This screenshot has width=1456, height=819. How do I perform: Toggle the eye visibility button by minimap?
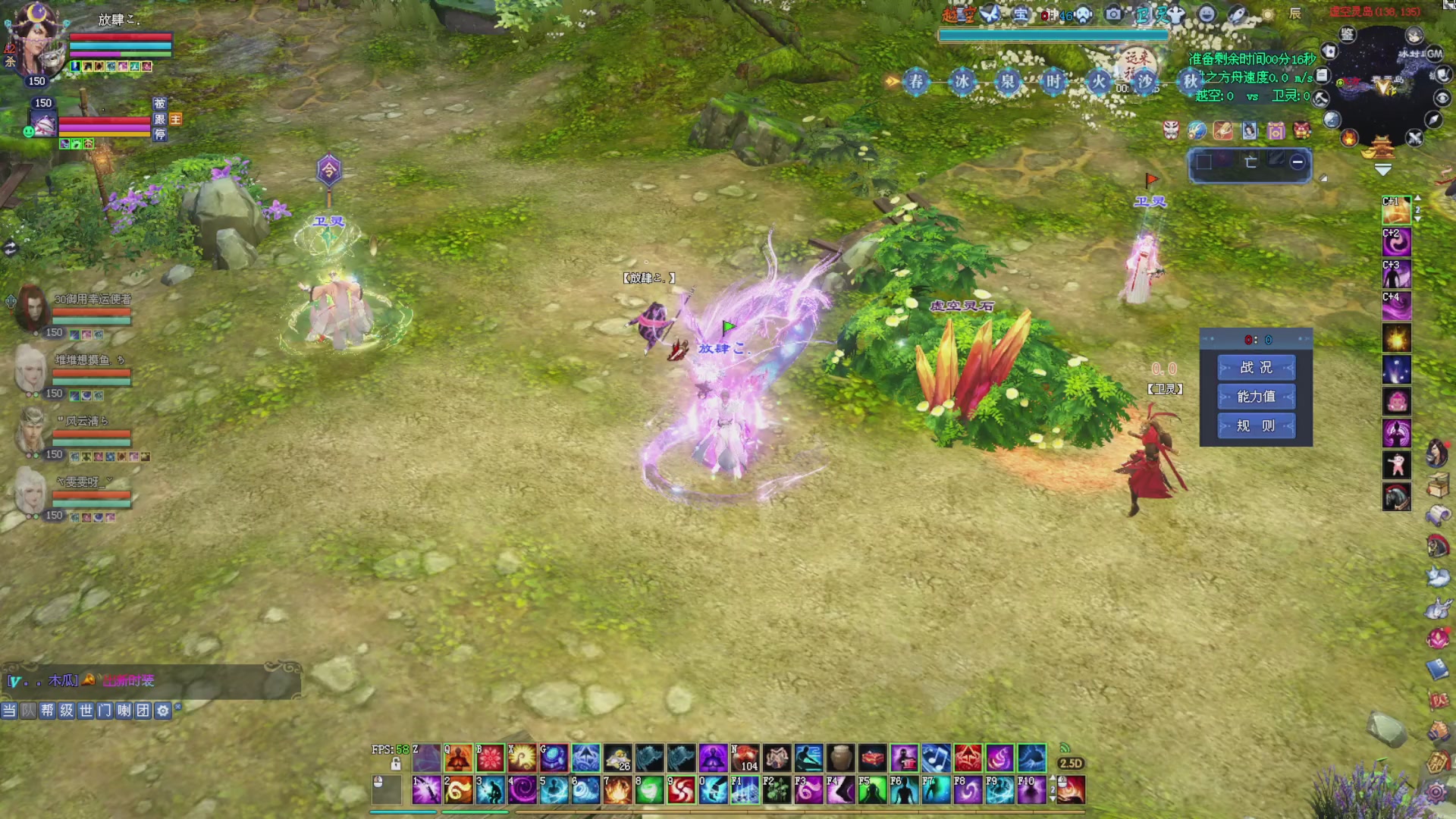tap(1442, 99)
